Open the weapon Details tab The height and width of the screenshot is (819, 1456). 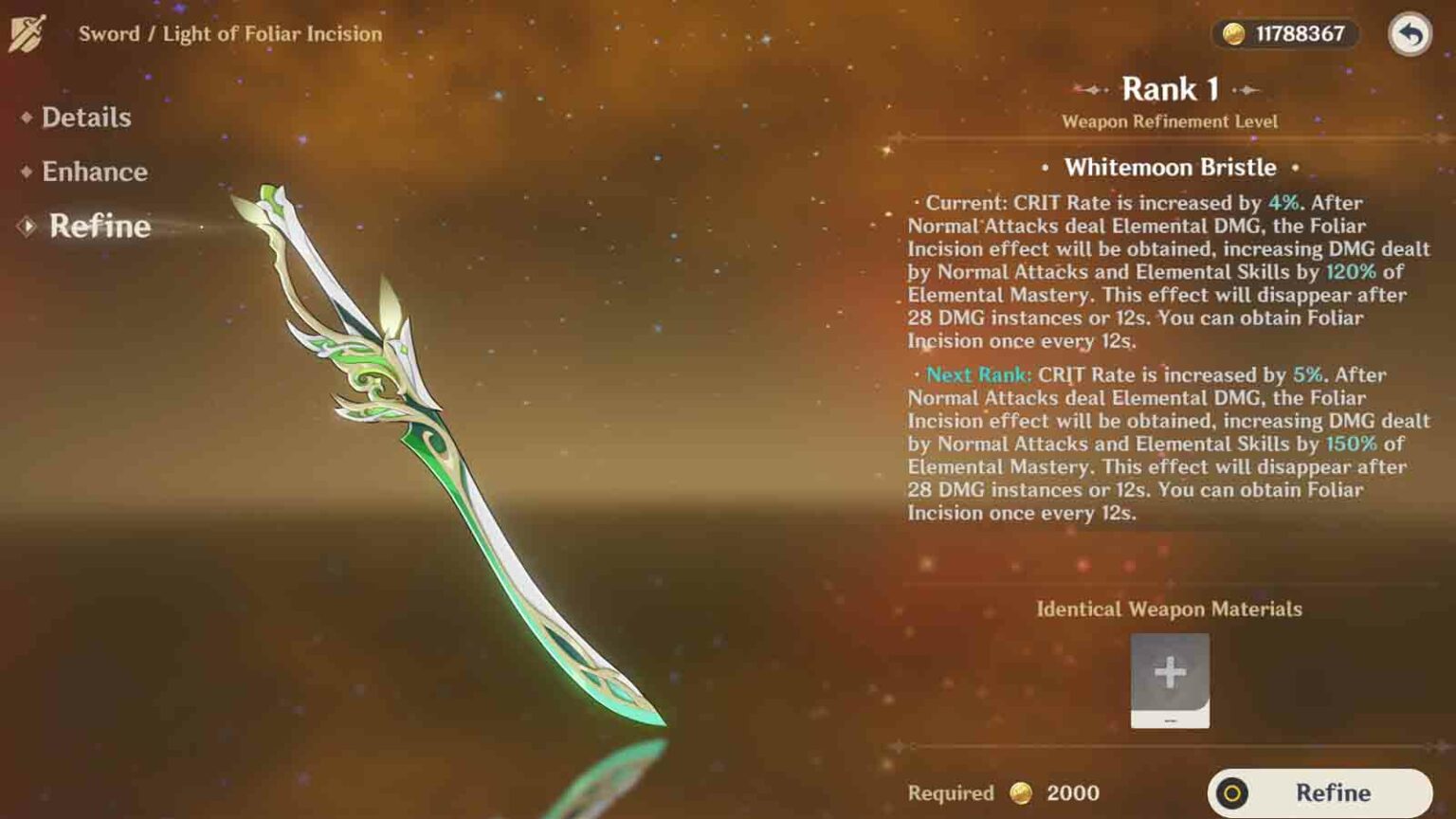point(85,118)
